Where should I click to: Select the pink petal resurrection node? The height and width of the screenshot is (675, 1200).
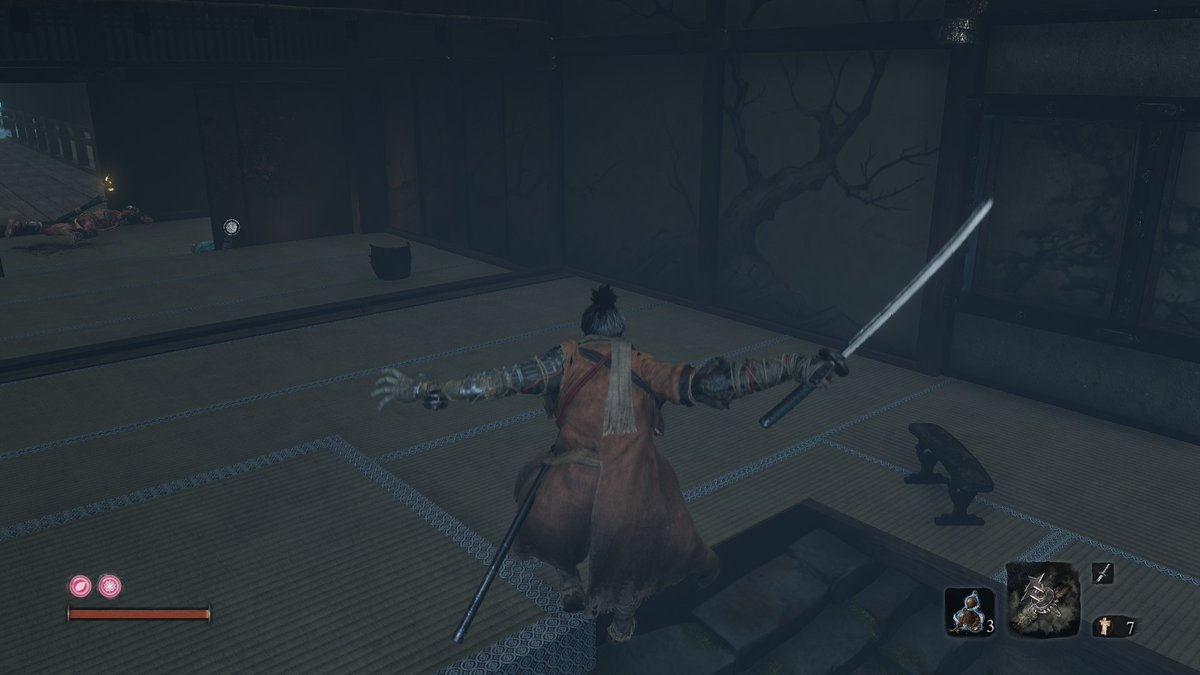coord(80,585)
